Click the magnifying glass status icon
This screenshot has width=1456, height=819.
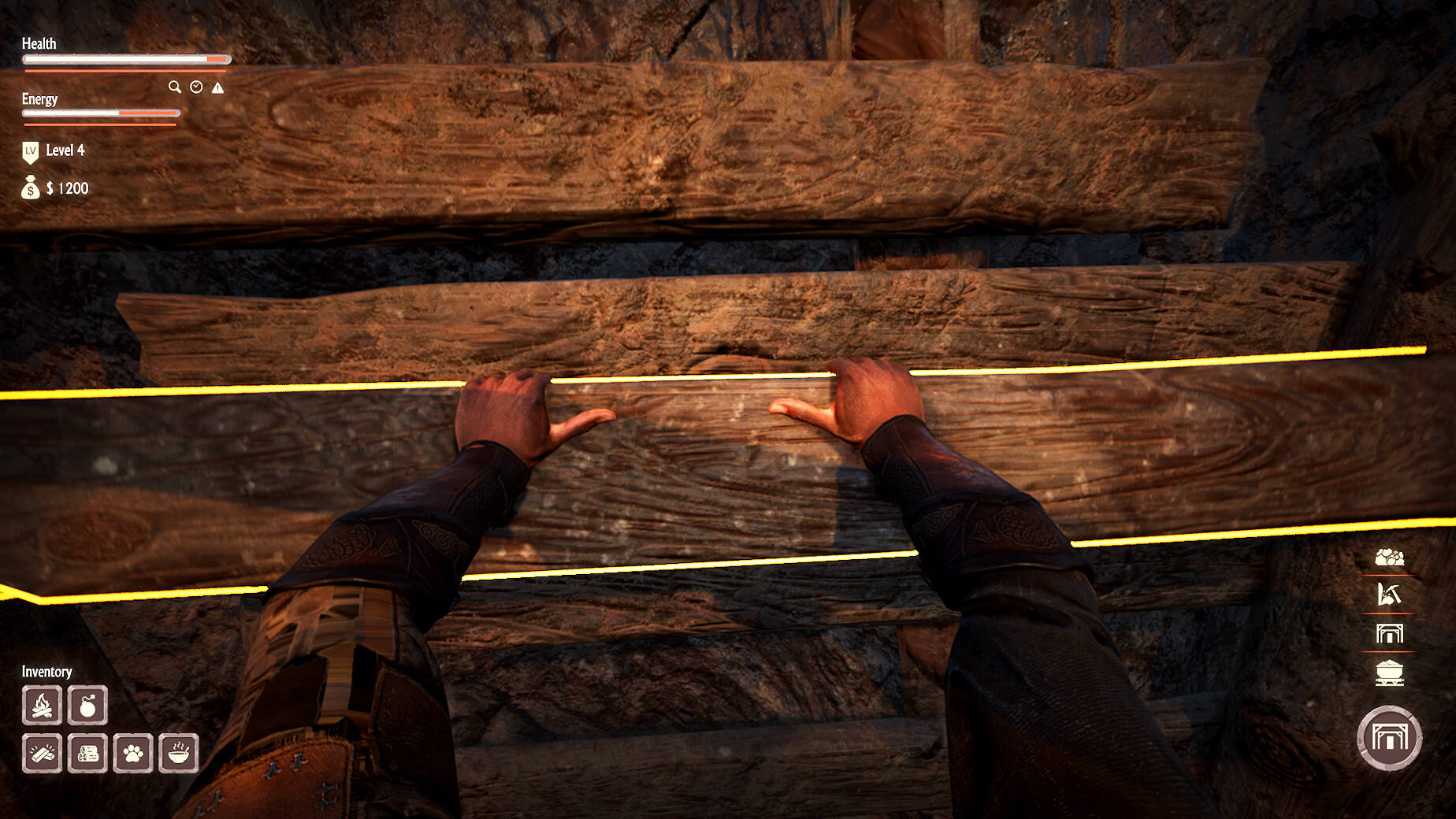[175, 87]
